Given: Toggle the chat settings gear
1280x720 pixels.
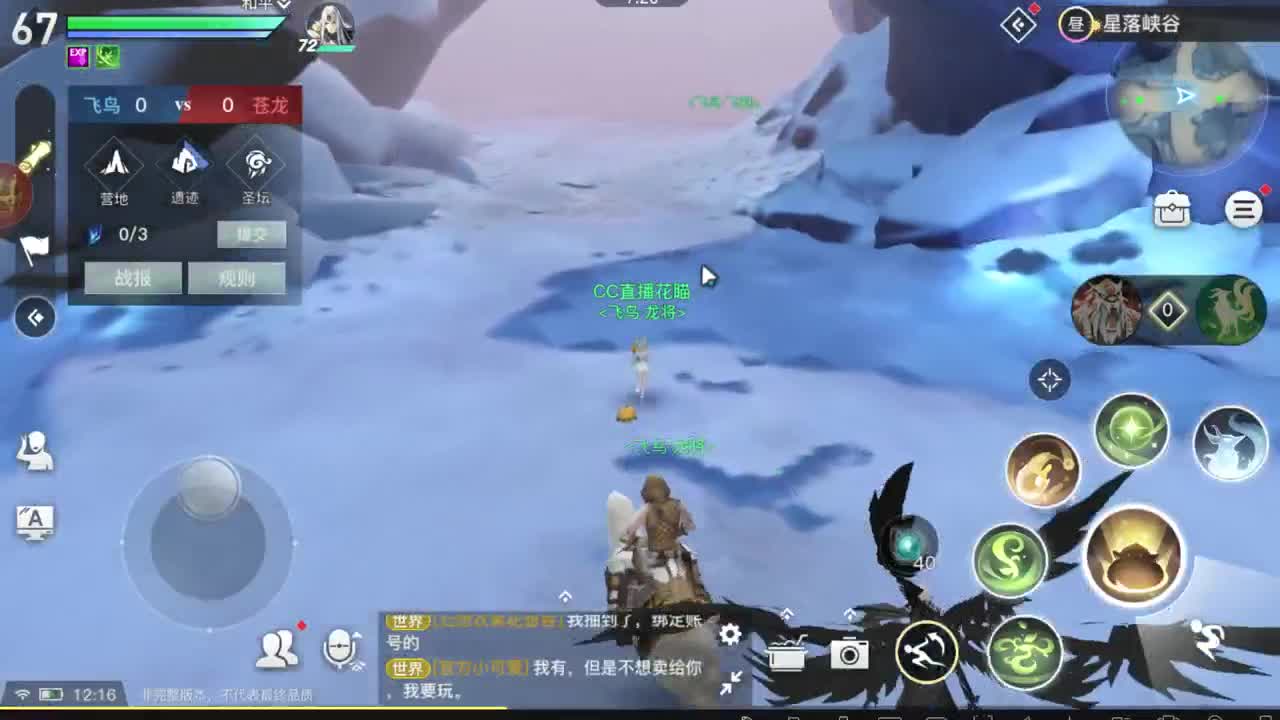Looking at the screenshot, I should [x=729, y=634].
